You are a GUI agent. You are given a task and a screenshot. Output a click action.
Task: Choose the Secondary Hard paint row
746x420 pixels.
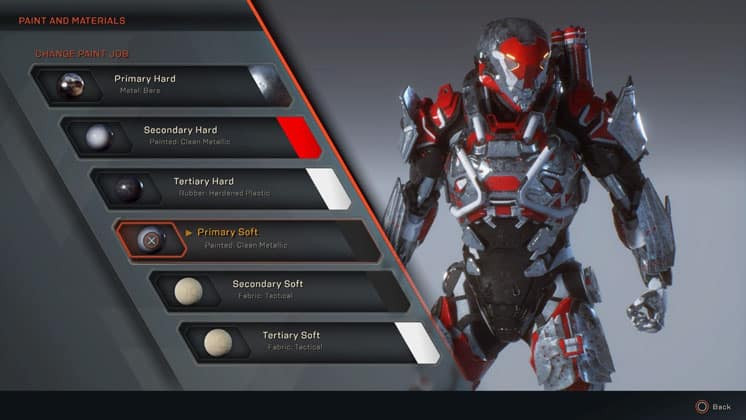coord(180,136)
